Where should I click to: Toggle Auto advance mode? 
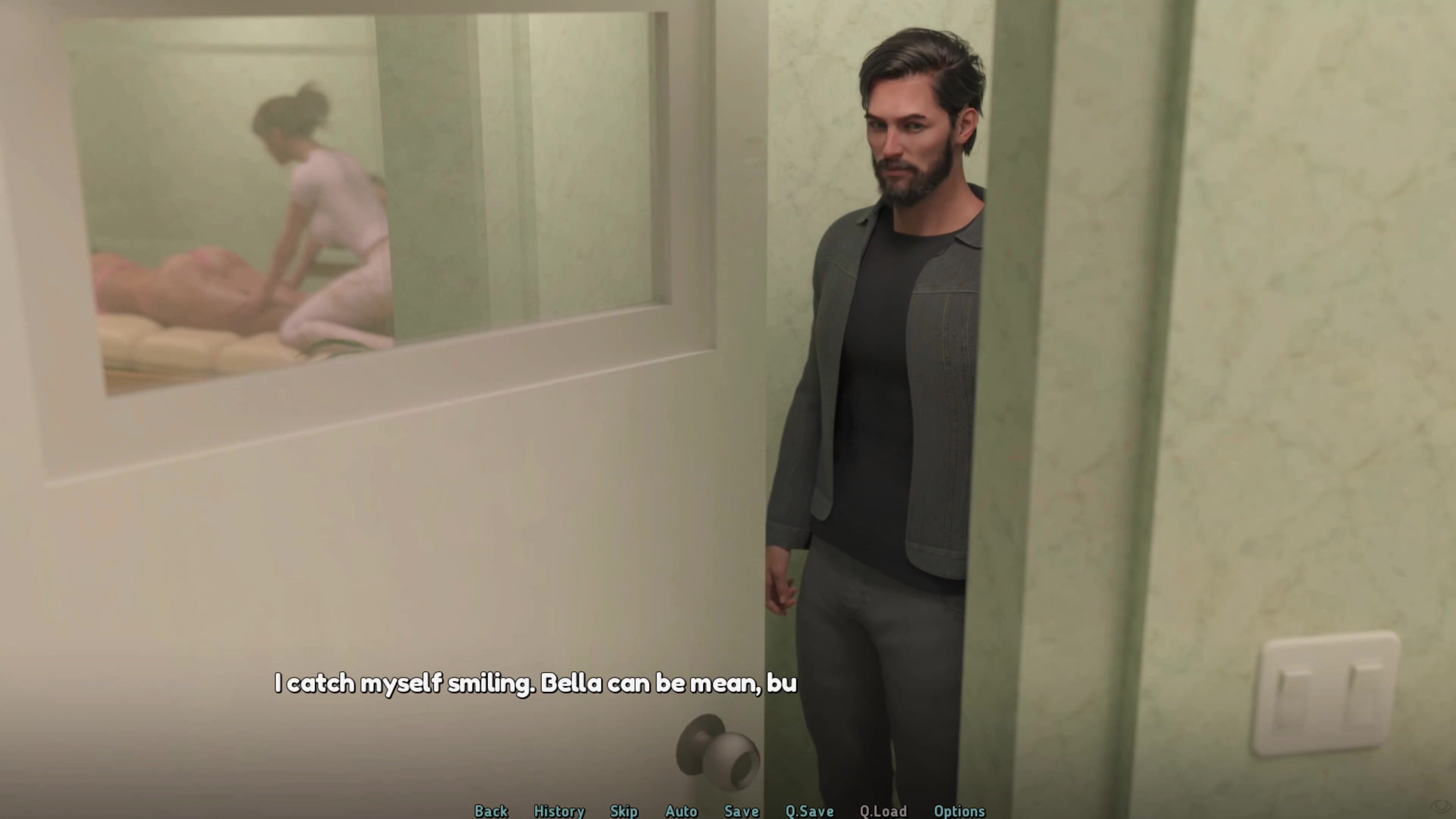tap(681, 811)
